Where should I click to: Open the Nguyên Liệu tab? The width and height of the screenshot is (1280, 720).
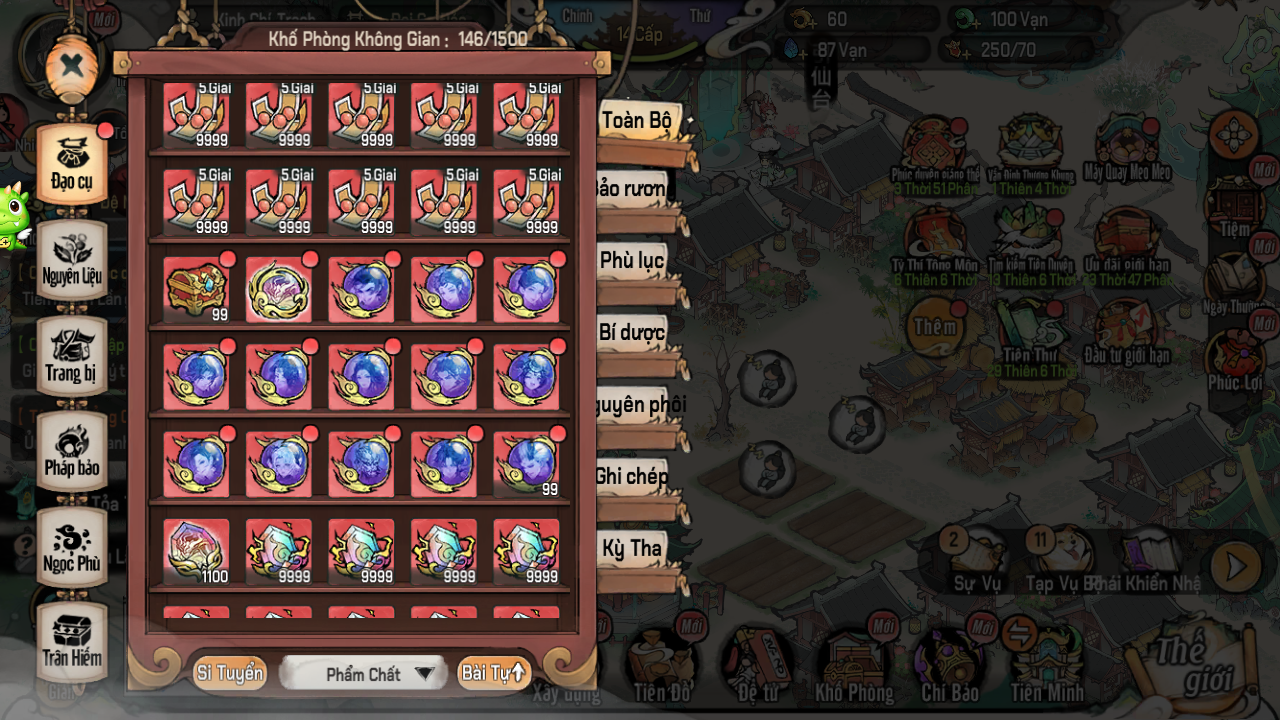pyautogui.click(x=72, y=258)
